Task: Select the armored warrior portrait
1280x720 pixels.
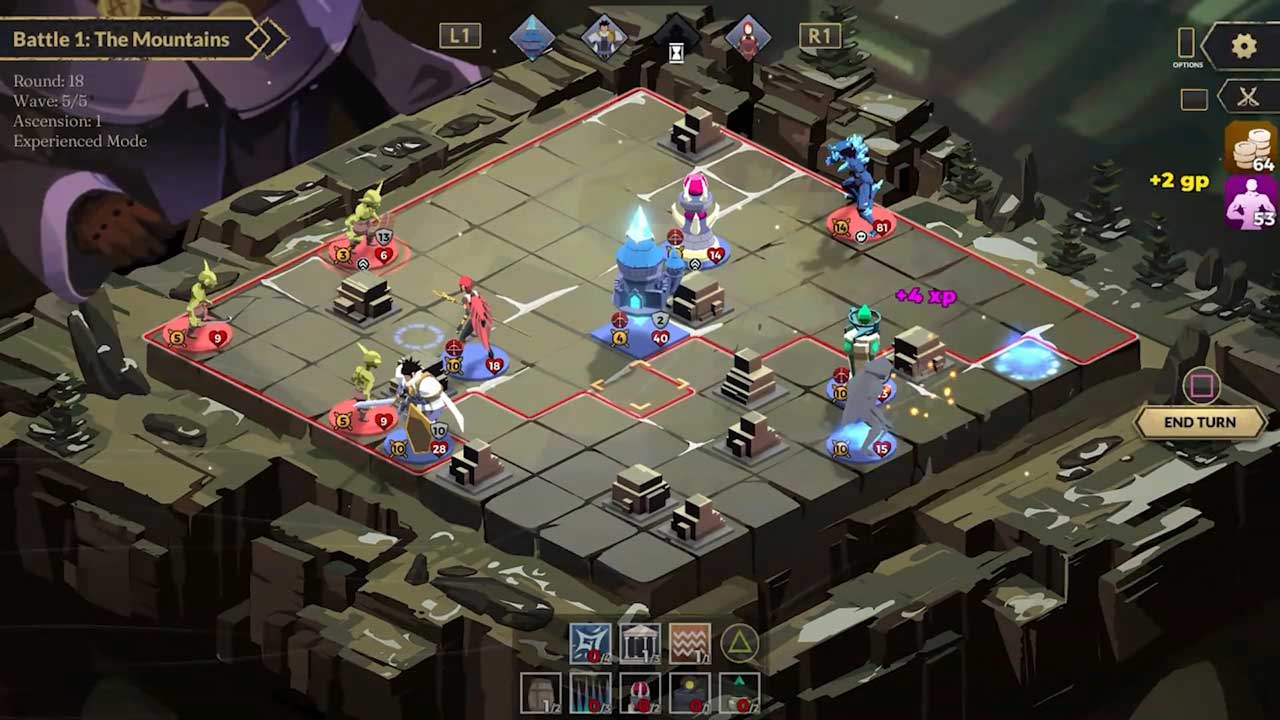Action: (x=604, y=37)
